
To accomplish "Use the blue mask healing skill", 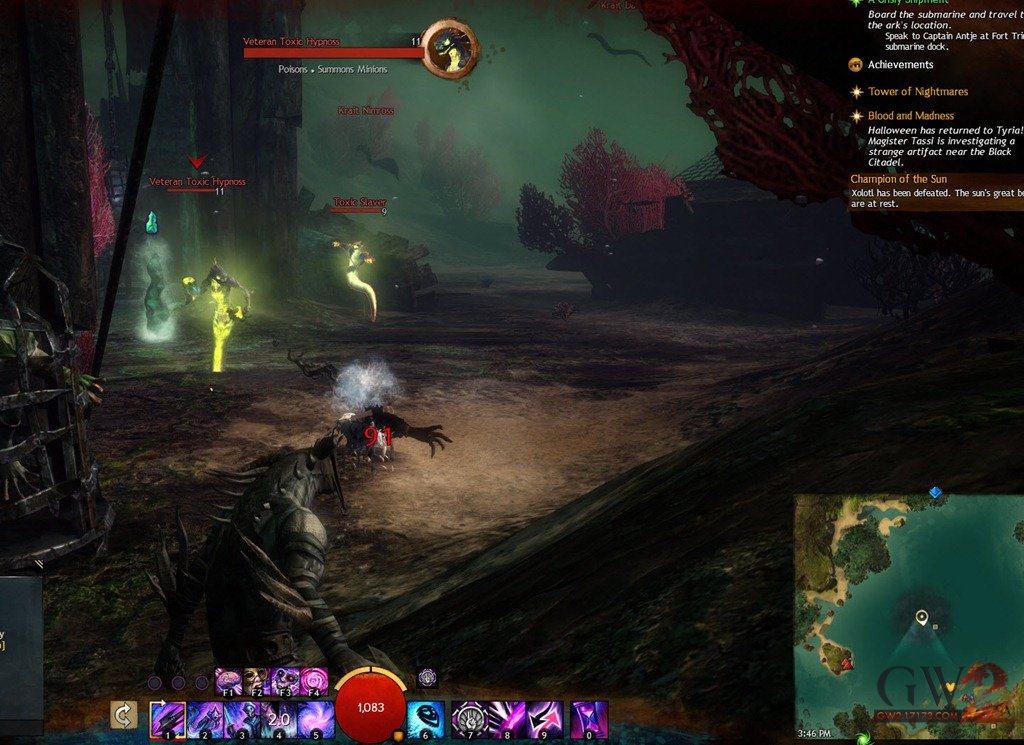I will click(x=426, y=719).
